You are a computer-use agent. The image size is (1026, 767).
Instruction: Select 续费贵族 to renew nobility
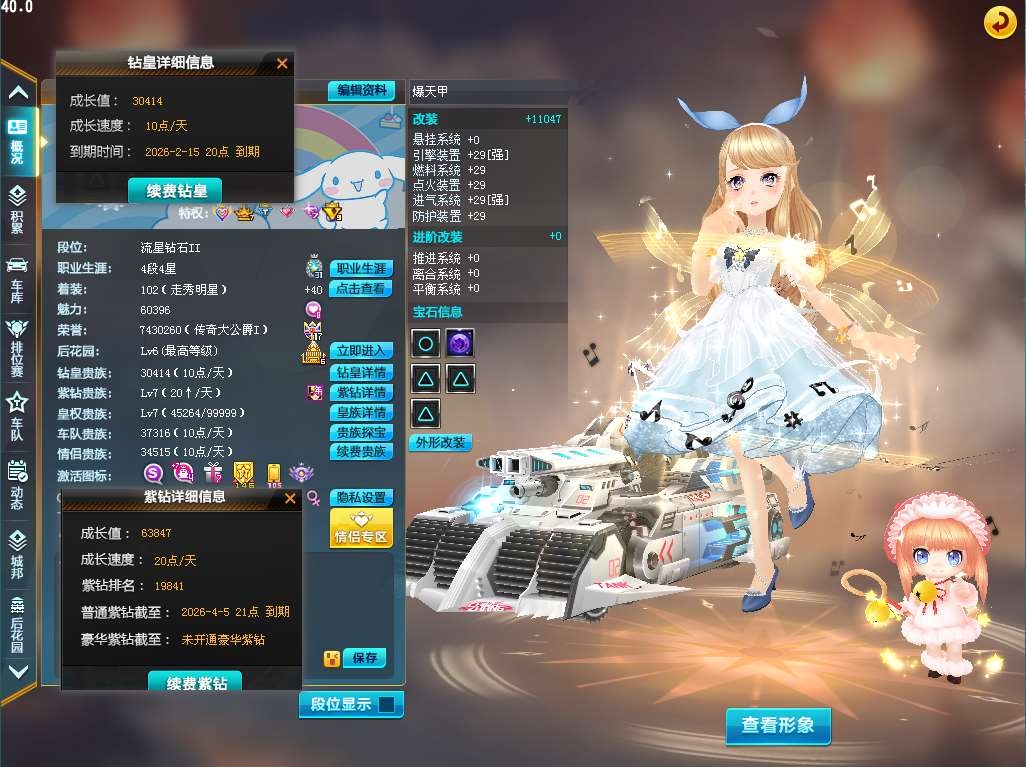360,452
